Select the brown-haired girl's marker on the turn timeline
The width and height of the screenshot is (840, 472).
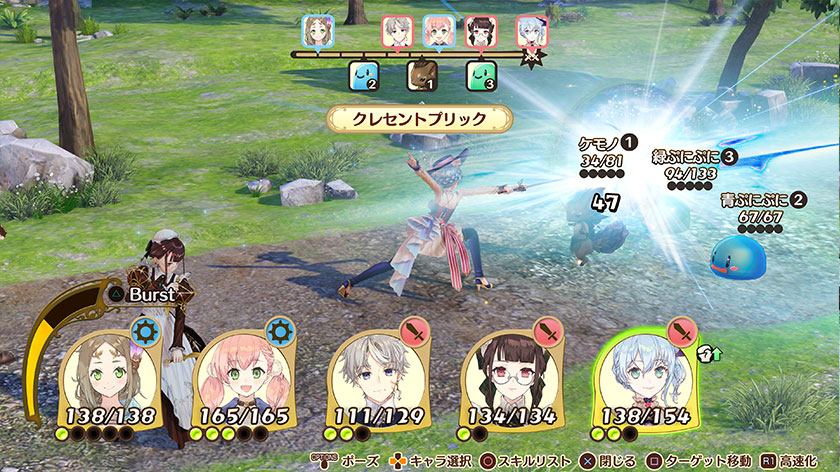pos(316,31)
